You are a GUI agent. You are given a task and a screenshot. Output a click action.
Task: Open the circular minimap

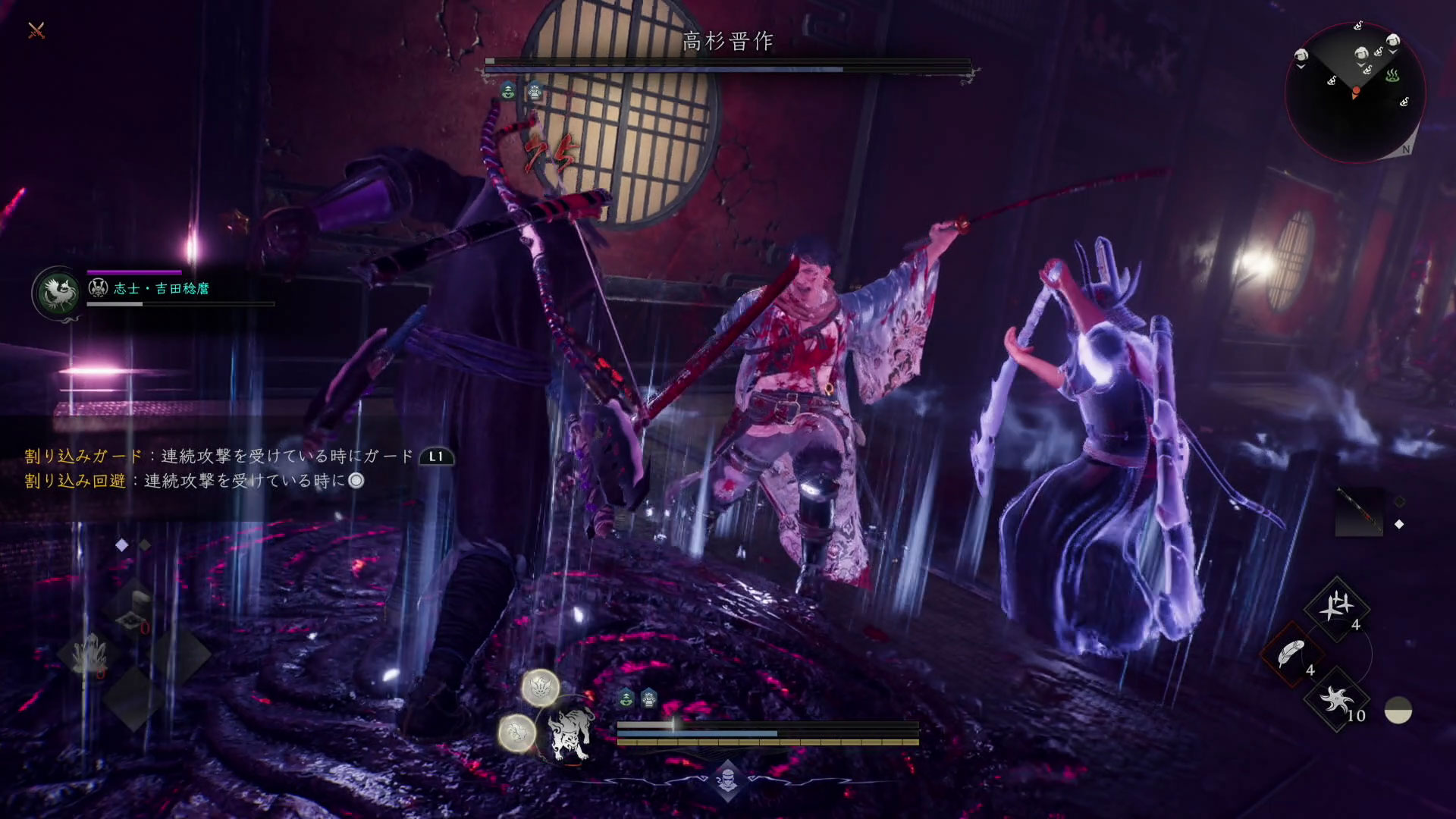click(x=1355, y=92)
